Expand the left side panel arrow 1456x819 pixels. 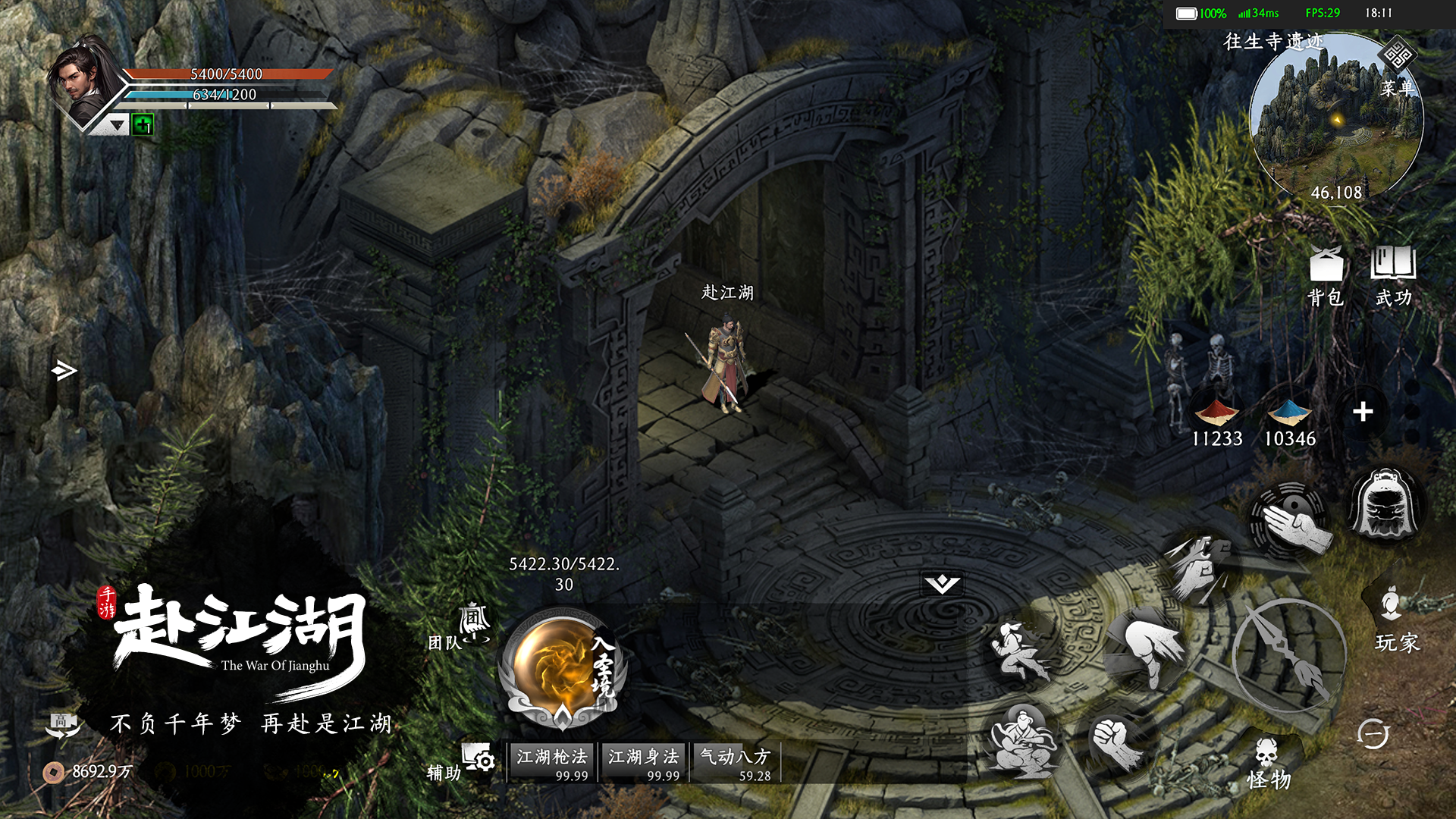(x=64, y=370)
